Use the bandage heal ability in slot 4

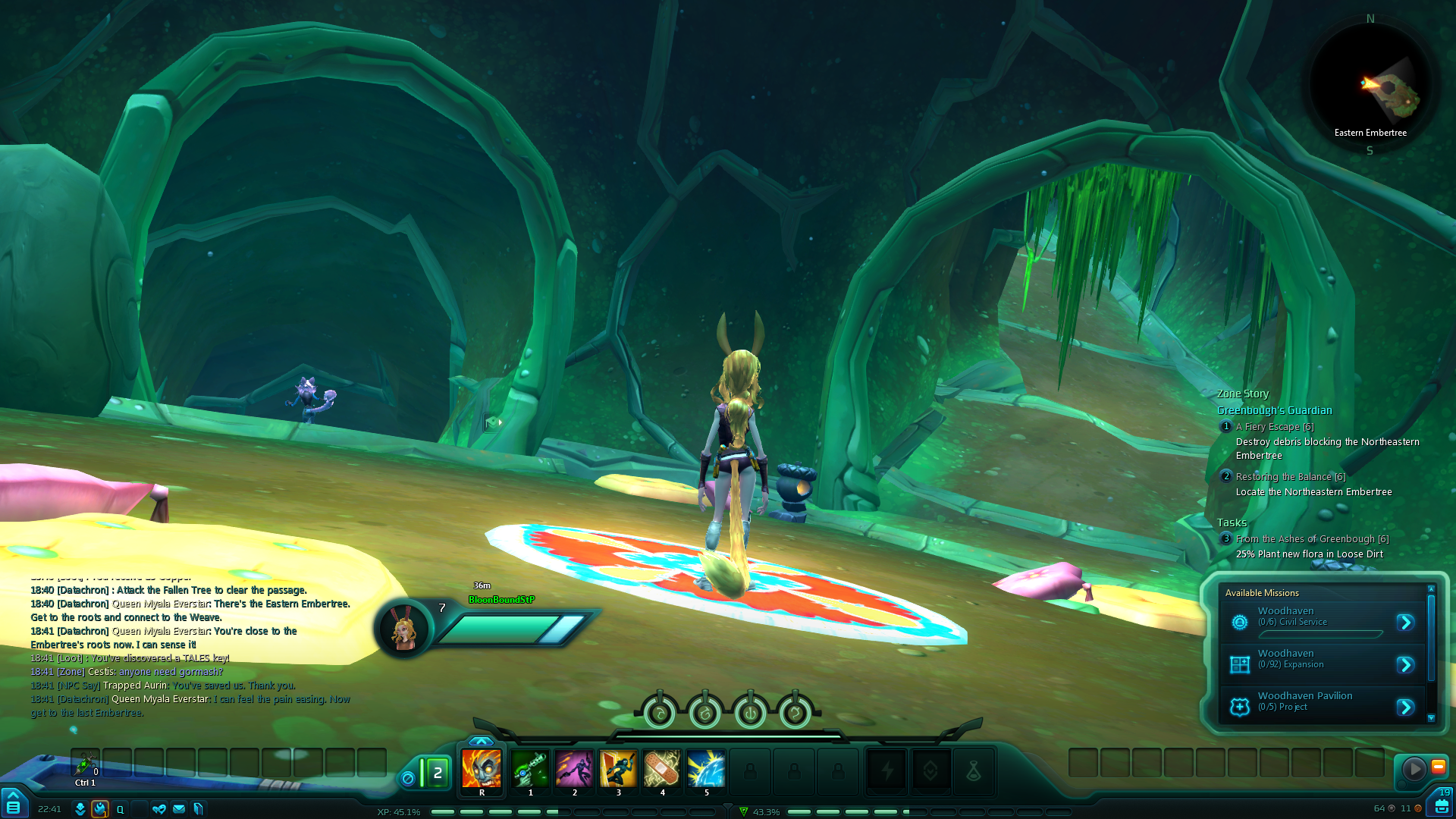662,768
